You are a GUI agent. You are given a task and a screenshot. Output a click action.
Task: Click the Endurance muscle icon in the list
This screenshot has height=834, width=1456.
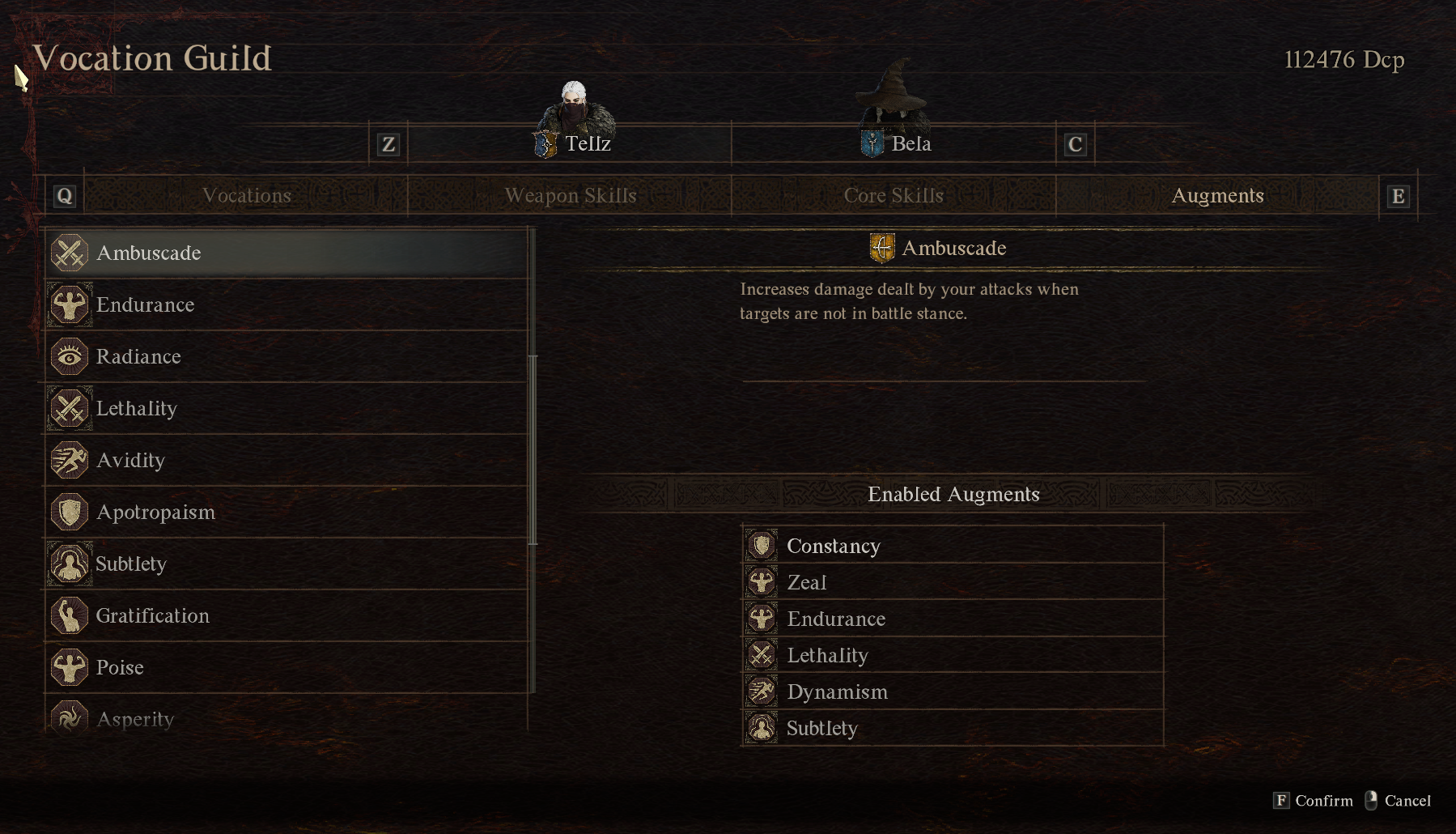pyautogui.click(x=70, y=304)
